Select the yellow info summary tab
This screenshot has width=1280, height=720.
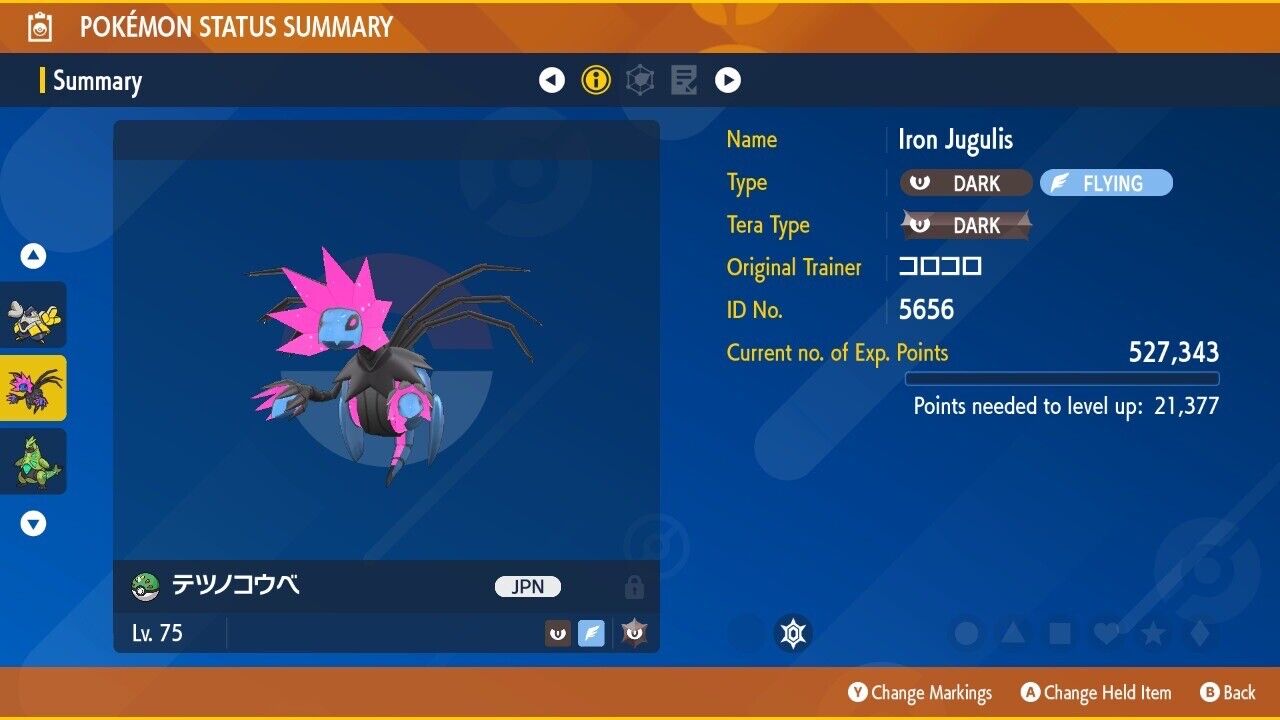pyautogui.click(x=596, y=80)
